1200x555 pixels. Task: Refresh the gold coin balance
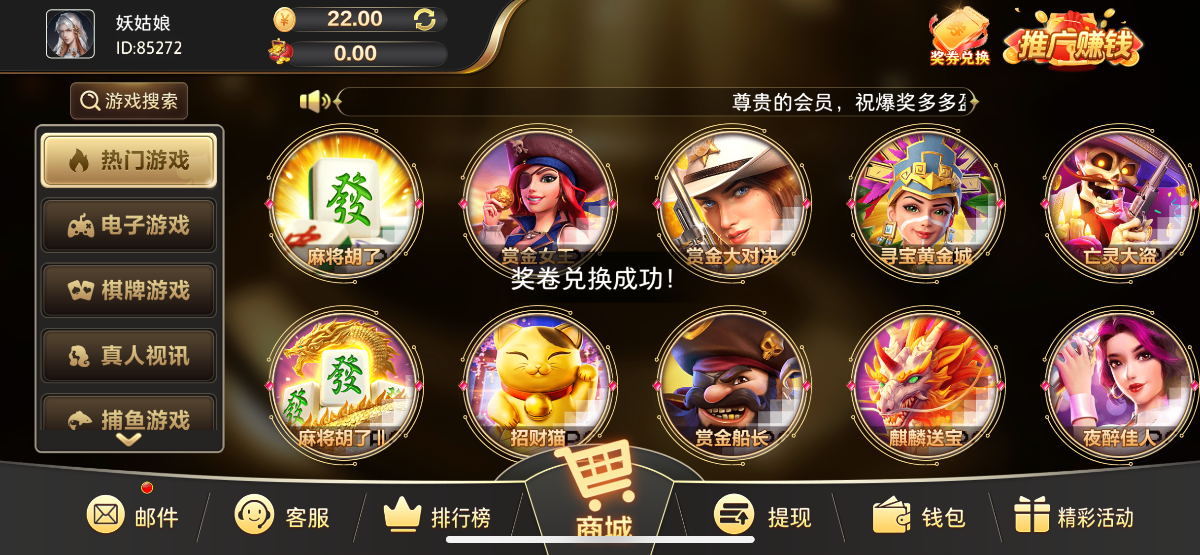tap(425, 19)
